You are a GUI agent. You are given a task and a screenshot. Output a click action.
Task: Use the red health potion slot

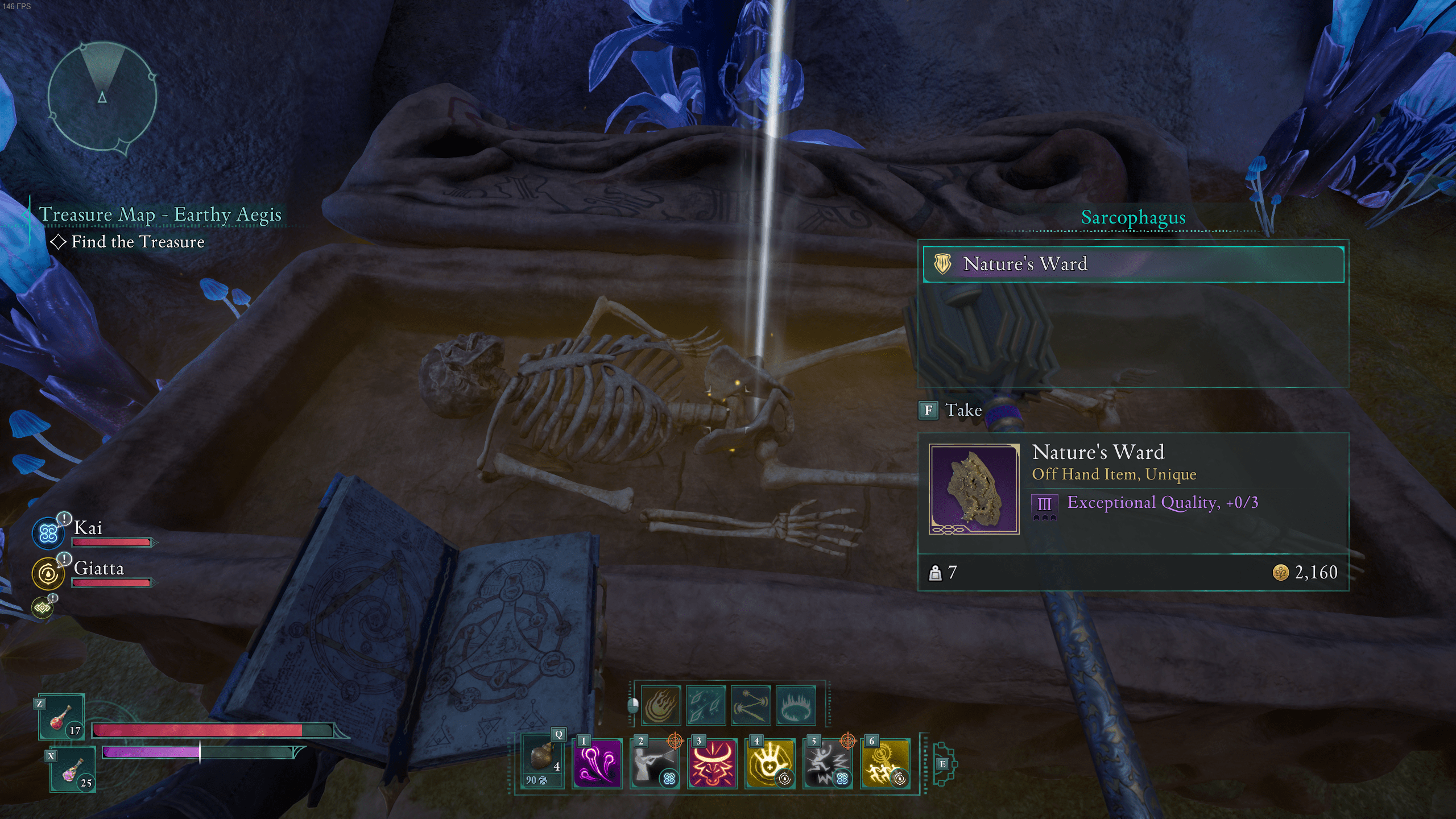pos(62,718)
